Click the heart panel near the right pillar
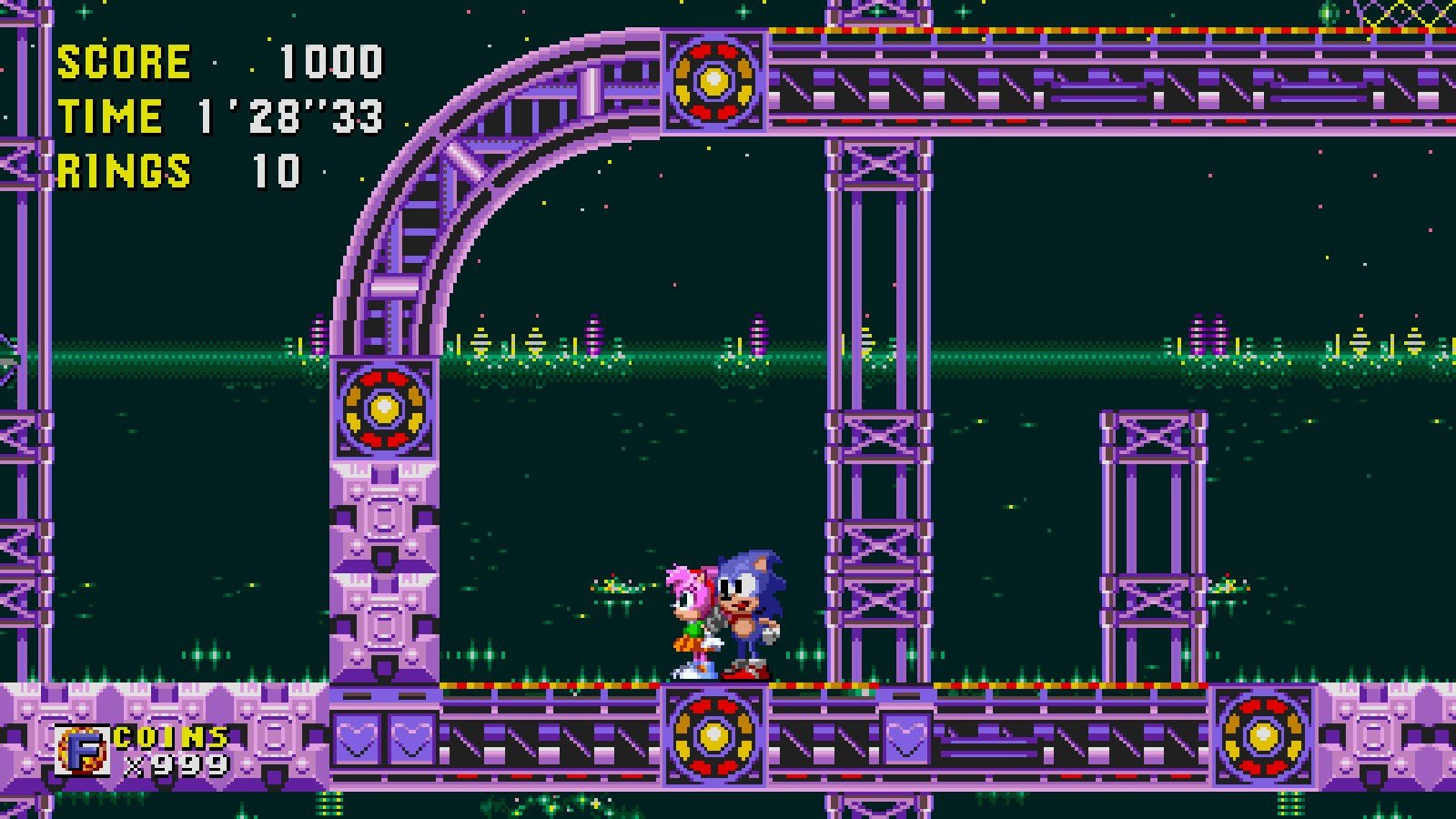This screenshot has width=1456, height=819. (905, 737)
